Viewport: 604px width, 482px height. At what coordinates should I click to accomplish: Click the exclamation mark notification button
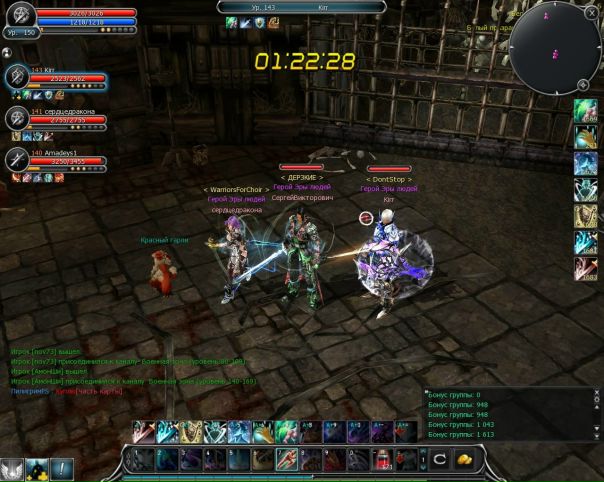(x=62, y=468)
